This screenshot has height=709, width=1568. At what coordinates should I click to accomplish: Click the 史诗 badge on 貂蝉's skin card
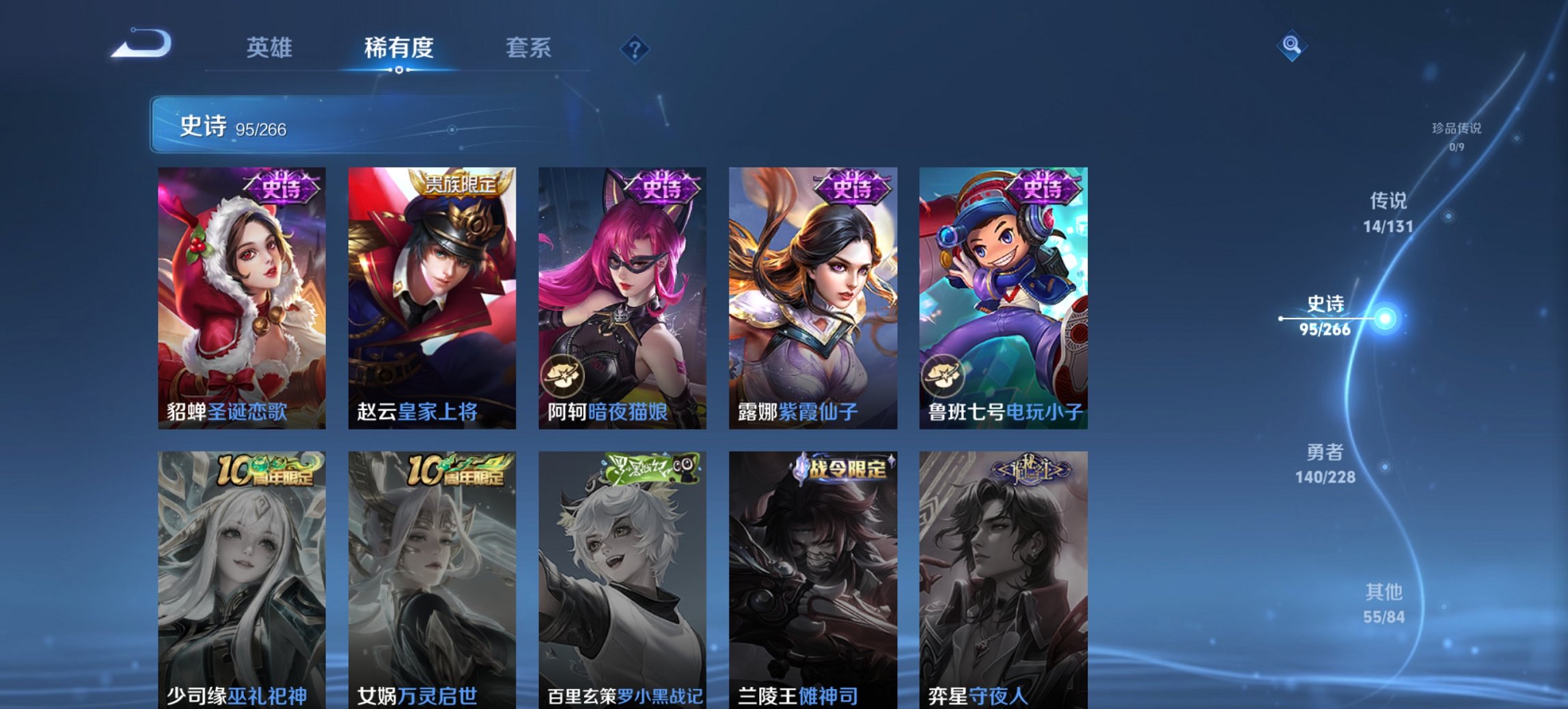point(279,186)
